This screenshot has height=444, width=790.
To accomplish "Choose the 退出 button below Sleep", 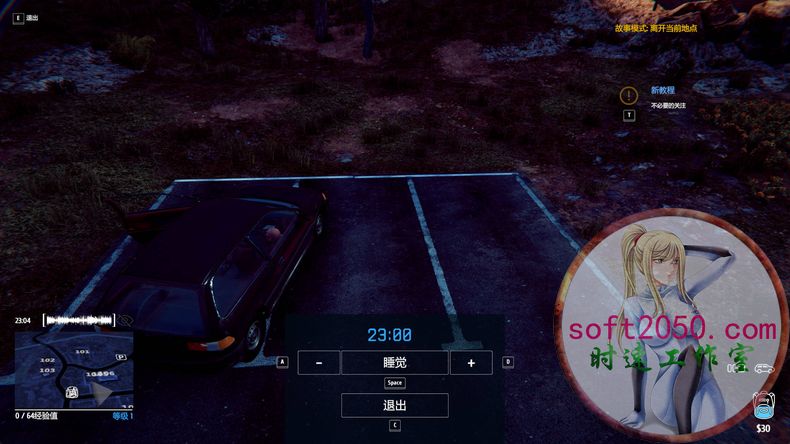I will pyautogui.click(x=394, y=405).
